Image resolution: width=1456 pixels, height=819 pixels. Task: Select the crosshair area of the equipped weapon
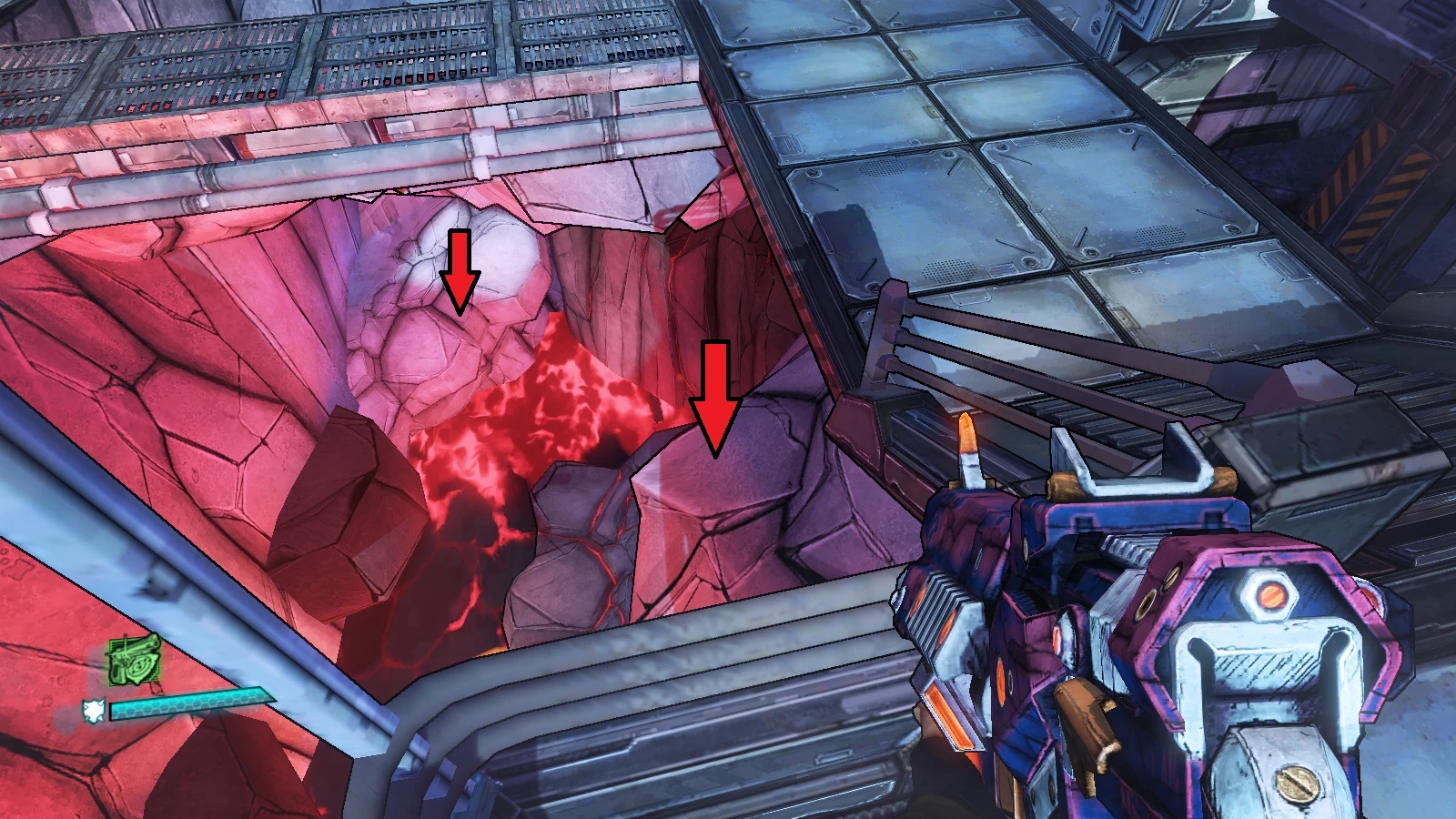[x=728, y=409]
